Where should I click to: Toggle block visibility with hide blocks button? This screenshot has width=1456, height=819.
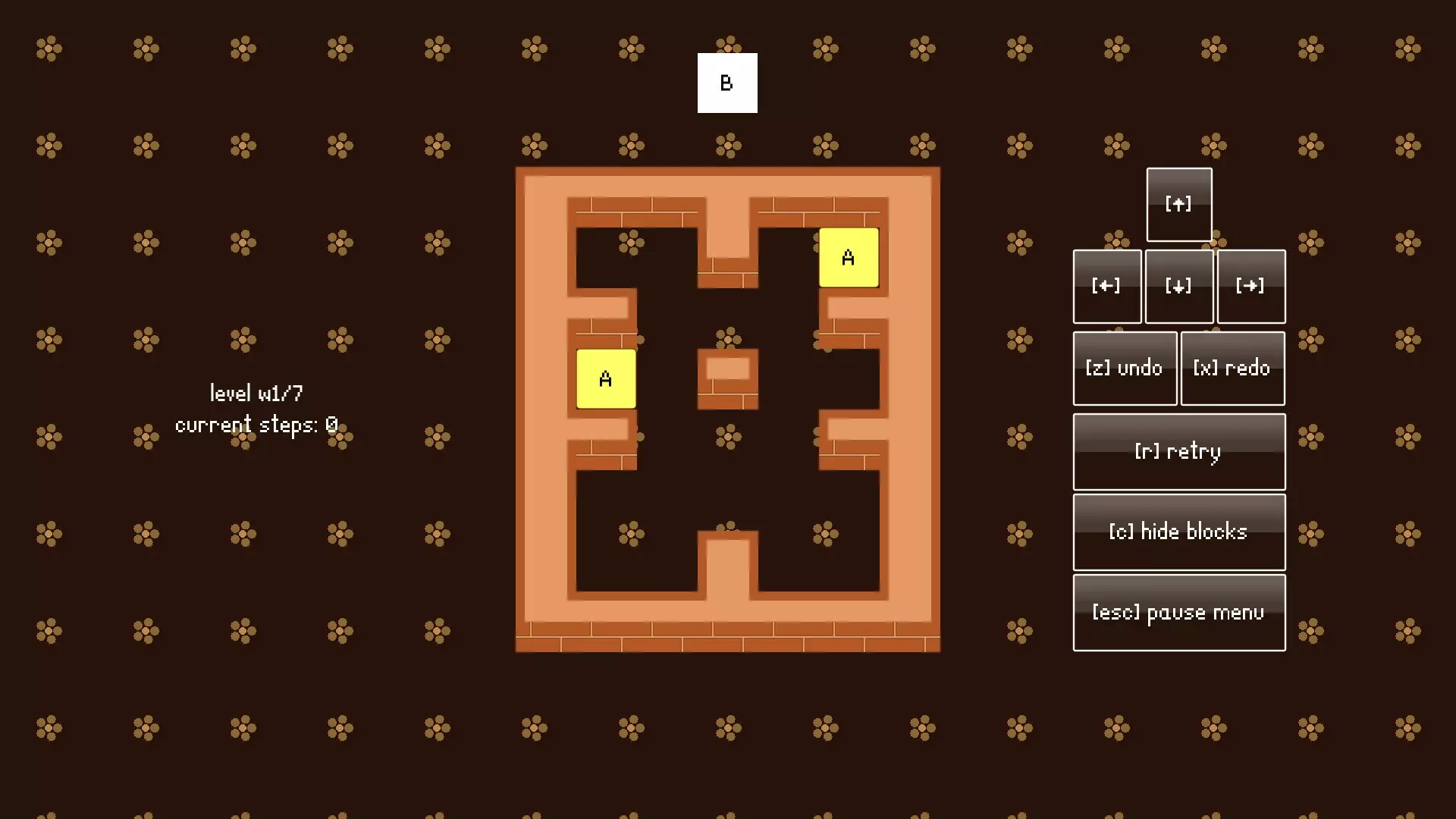click(1178, 532)
